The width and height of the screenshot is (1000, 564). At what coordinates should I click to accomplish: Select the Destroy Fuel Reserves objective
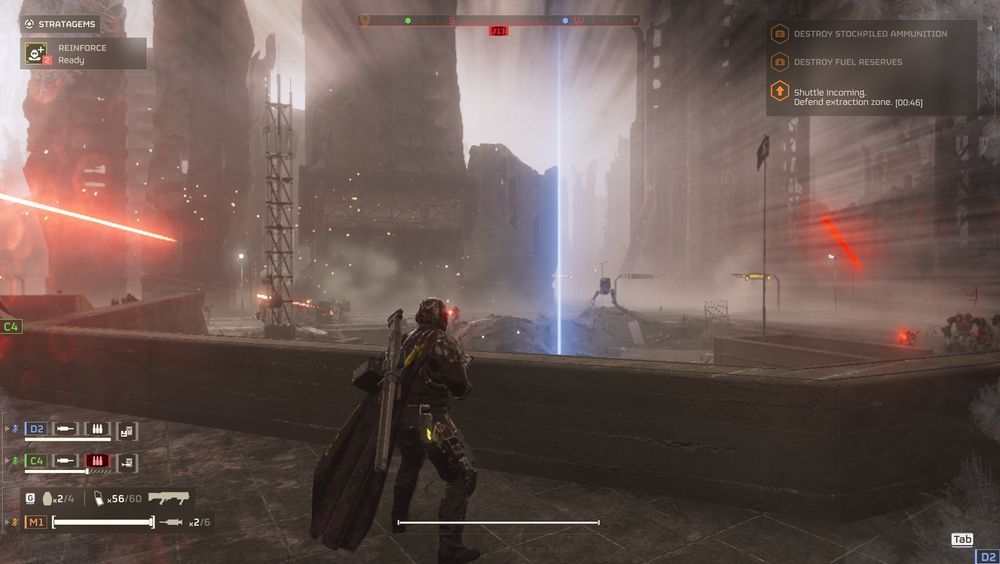846,62
